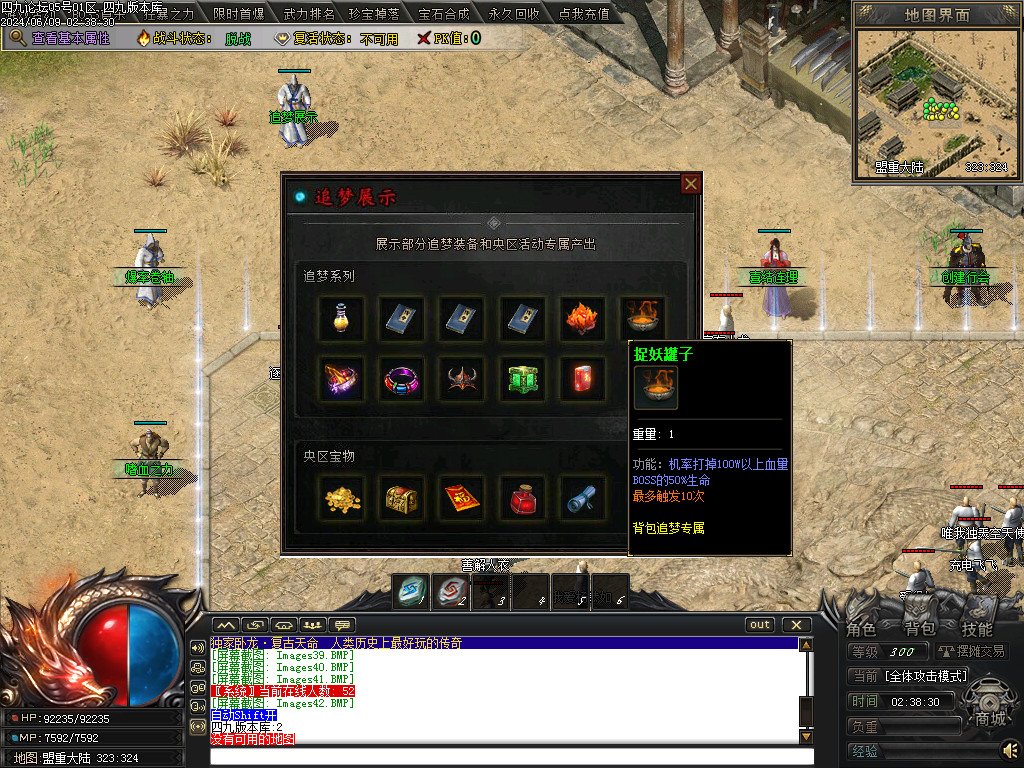The image size is (1024, 768).
Task: Open the 商城 shop
Action: click(x=990, y=719)
